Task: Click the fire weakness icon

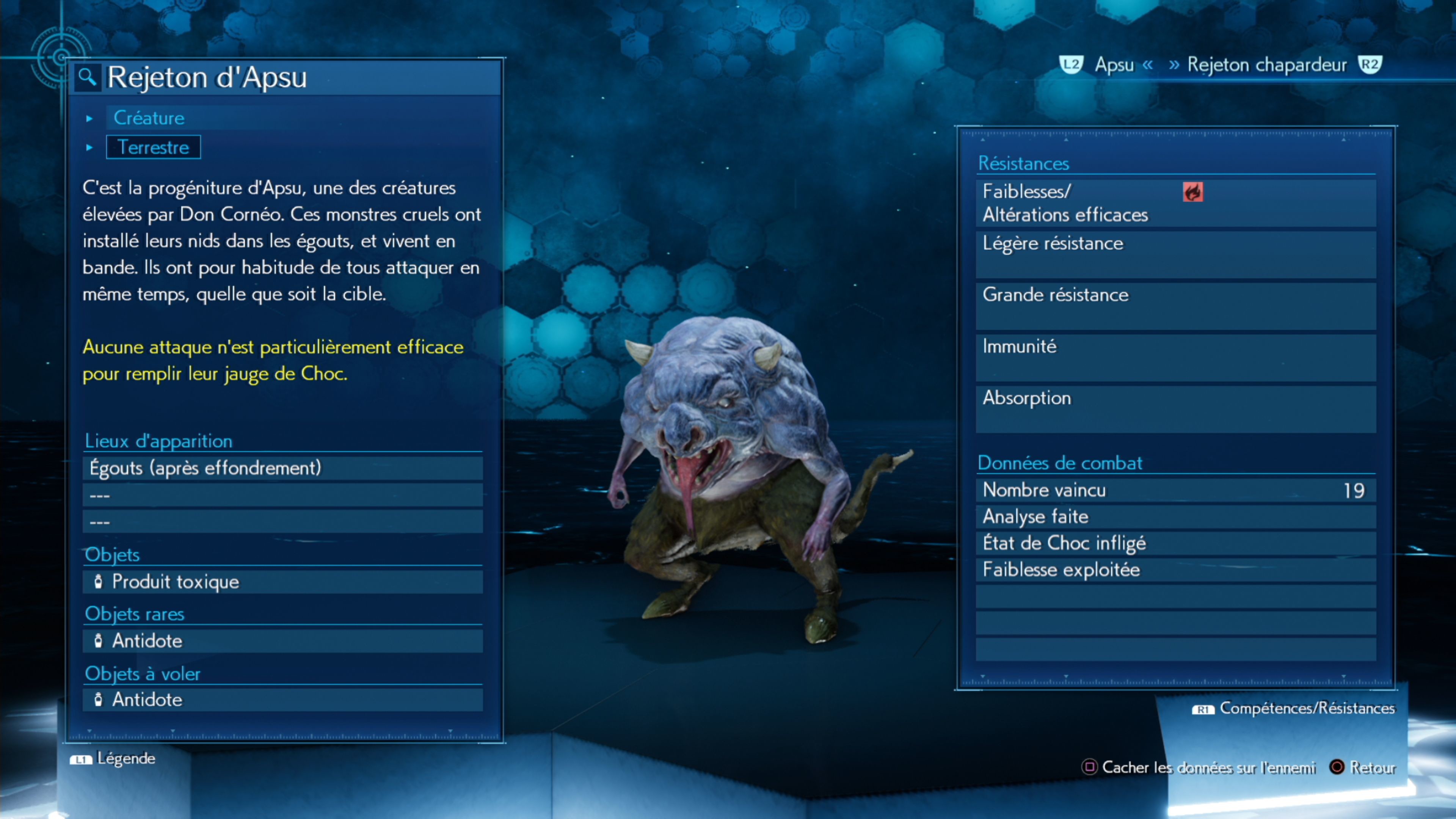Action: pos(1192,192)
